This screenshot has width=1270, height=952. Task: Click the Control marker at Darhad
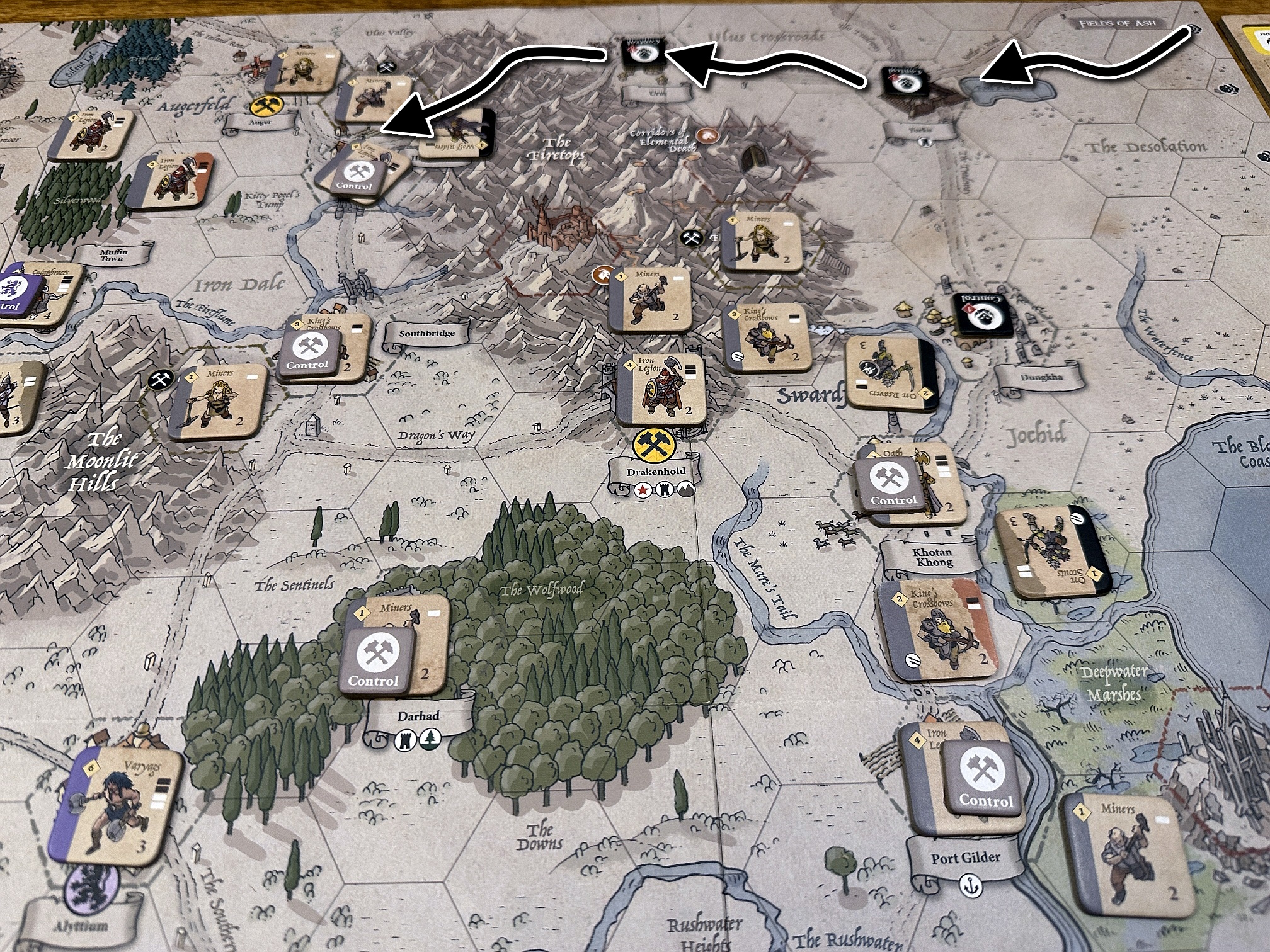click(377, 661)
